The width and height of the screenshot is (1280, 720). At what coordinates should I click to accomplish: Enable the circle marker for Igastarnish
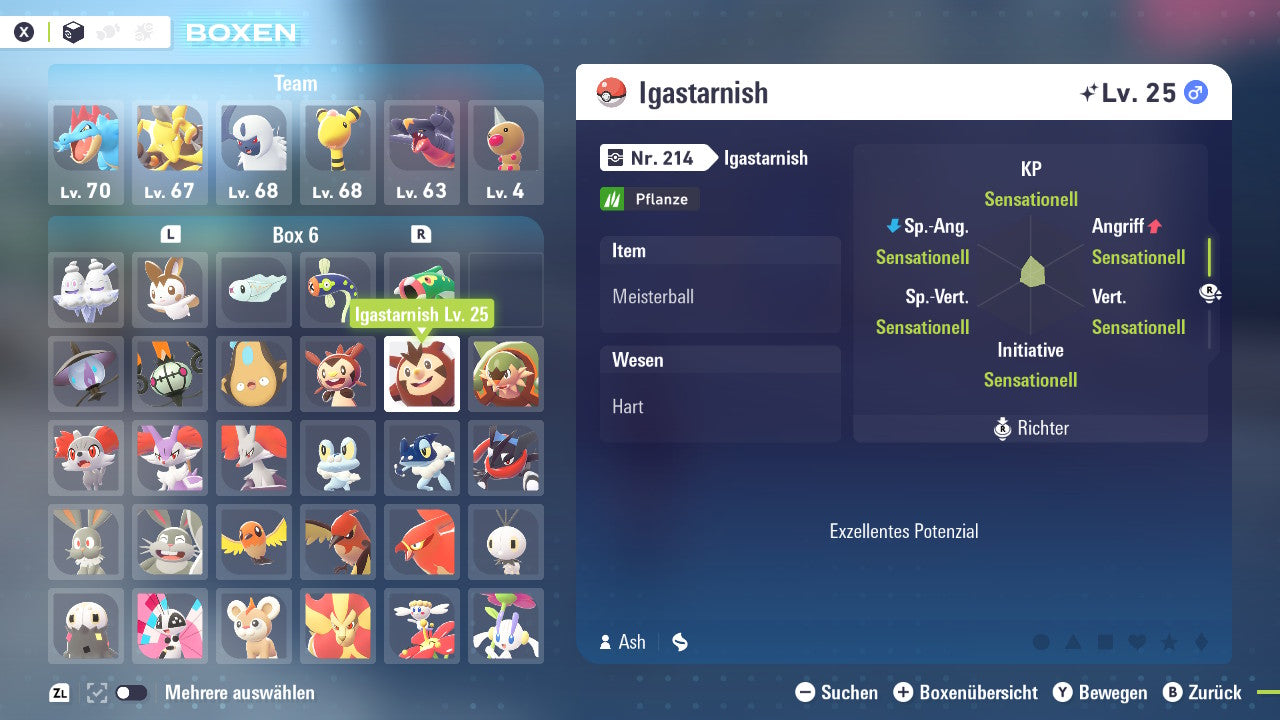point(1041,641)
